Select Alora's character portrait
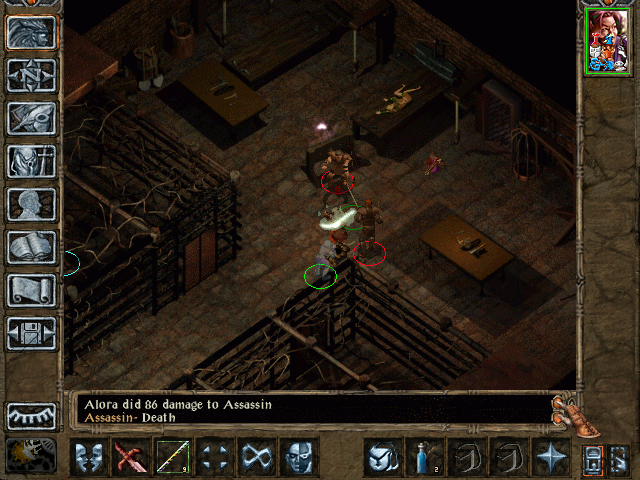640x480 pixels. 608,40
